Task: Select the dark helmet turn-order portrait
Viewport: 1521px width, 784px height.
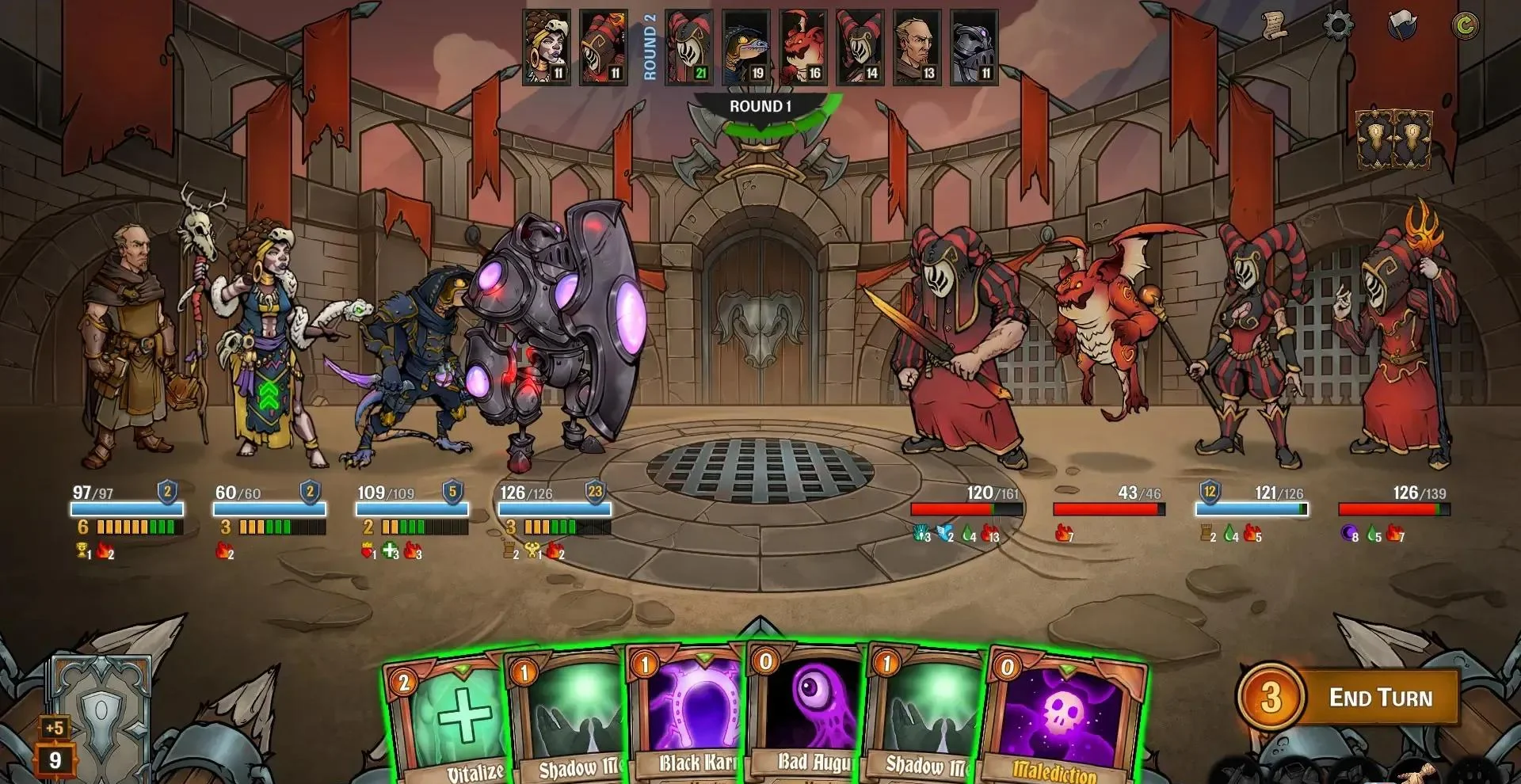Action: [x=974, y=47]
